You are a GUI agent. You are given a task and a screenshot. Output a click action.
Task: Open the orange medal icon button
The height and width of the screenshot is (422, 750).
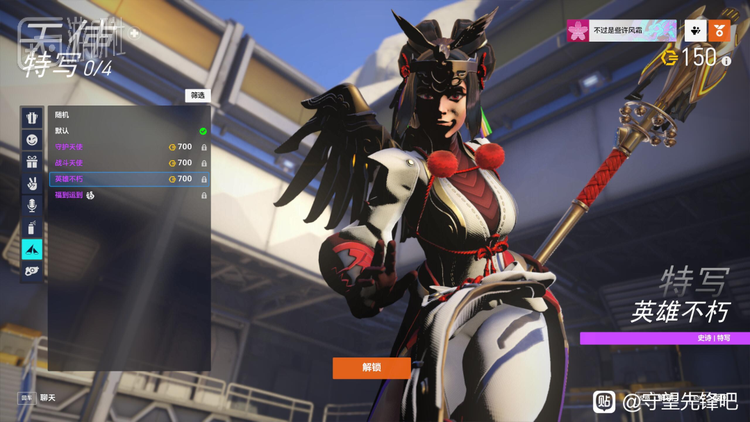(718, 31)
